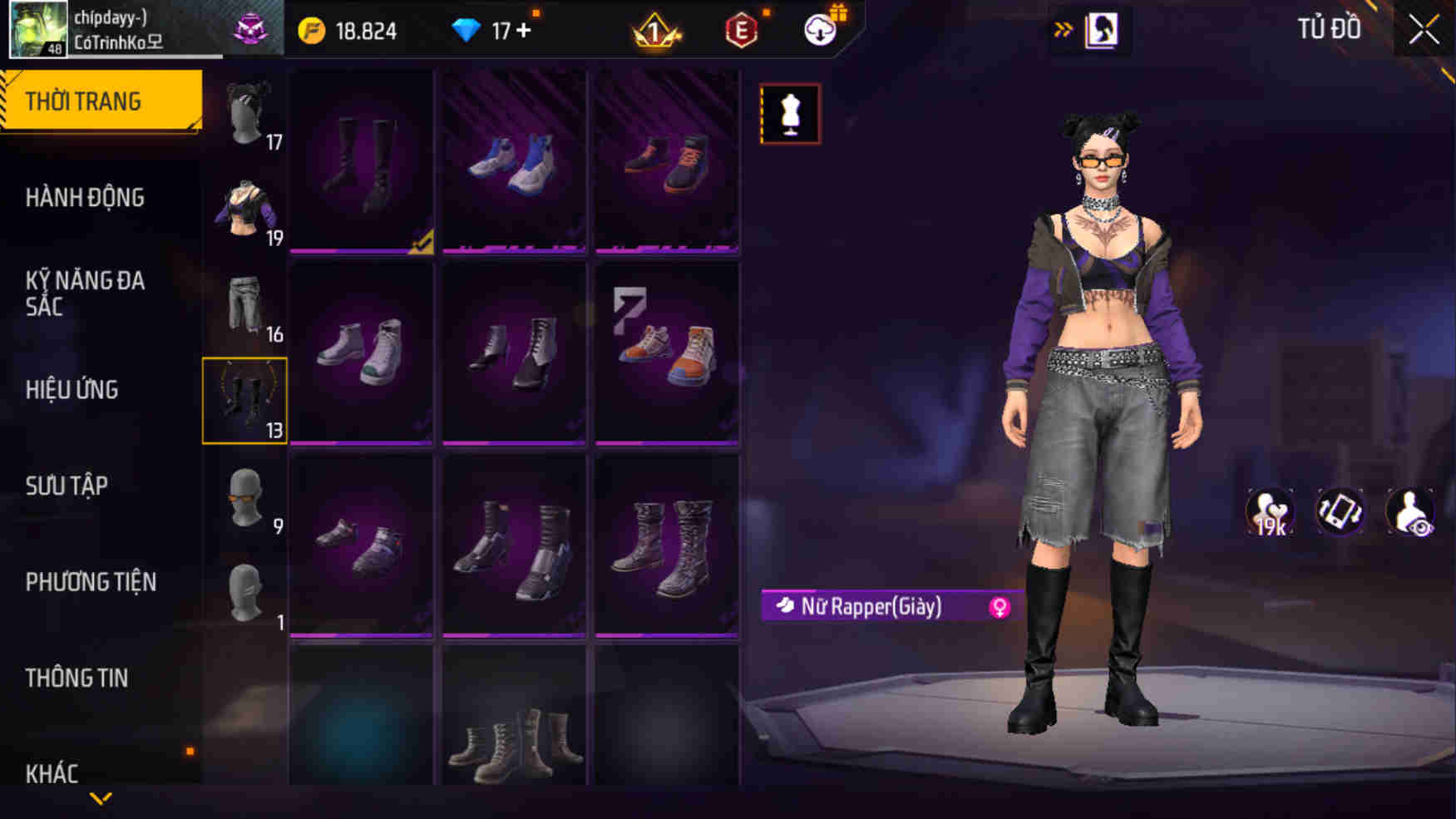Collapse the KHÁC section with bottom chevron
The height and width of the screenshot is (819, 1456).
click(101, 797)
